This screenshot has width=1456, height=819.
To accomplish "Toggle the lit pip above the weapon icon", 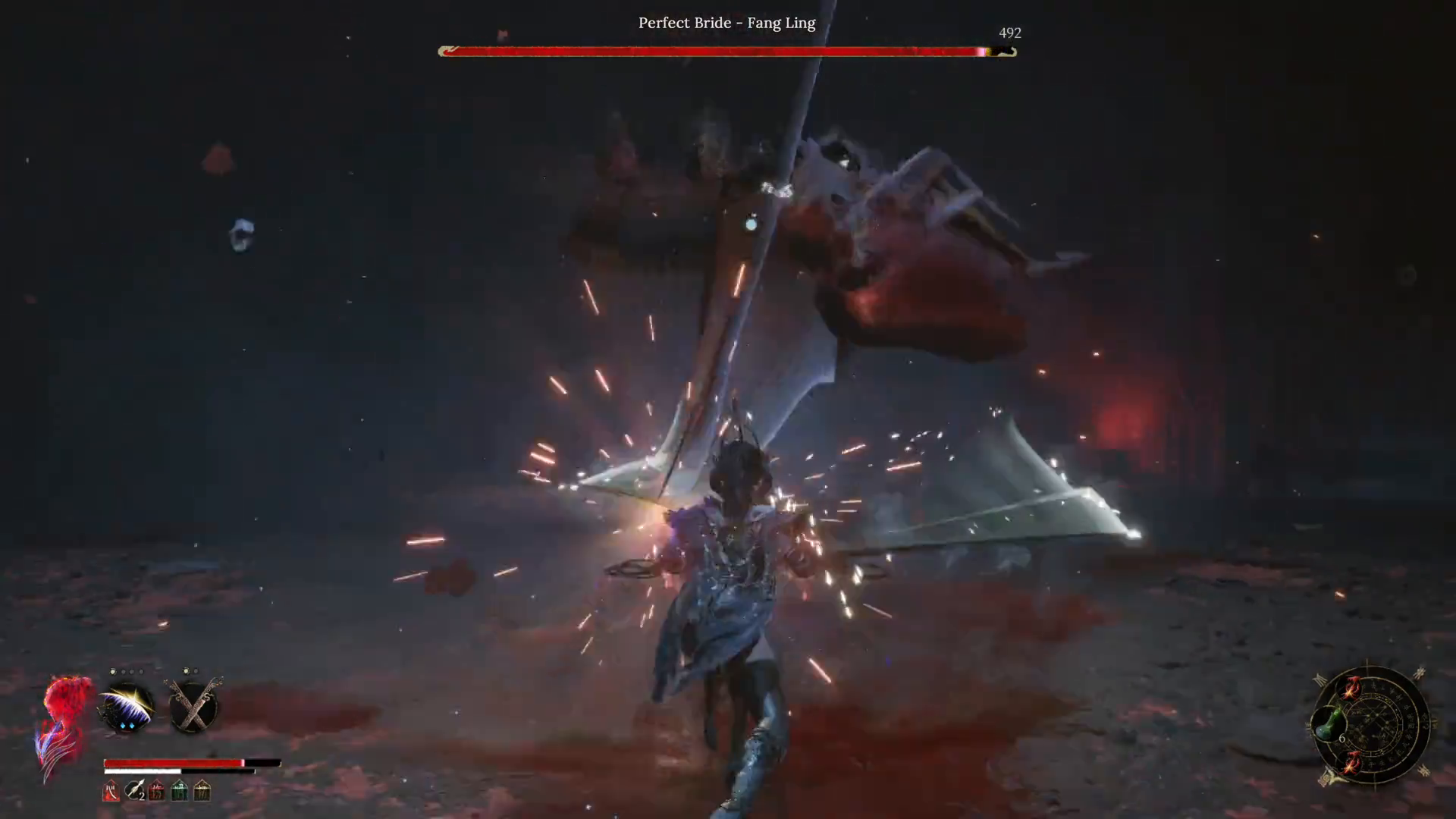I will (186, 670).
